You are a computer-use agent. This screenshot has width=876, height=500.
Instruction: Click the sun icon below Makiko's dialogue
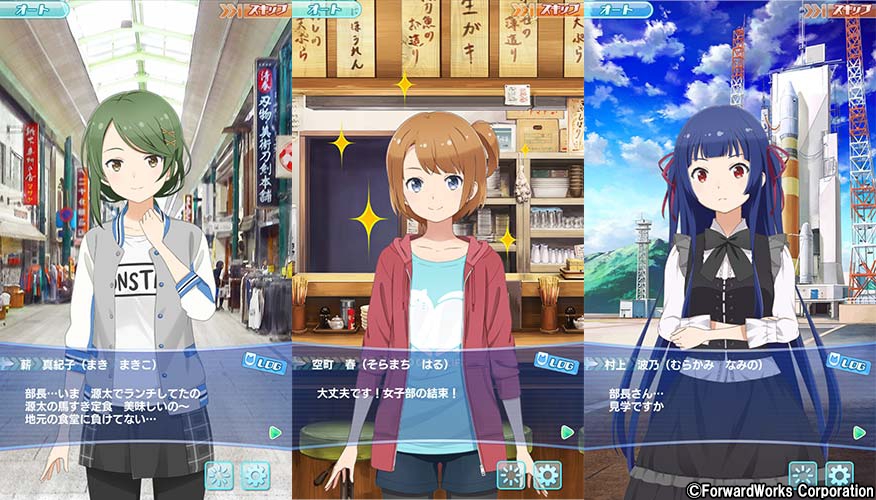click(x=220, y=474)
